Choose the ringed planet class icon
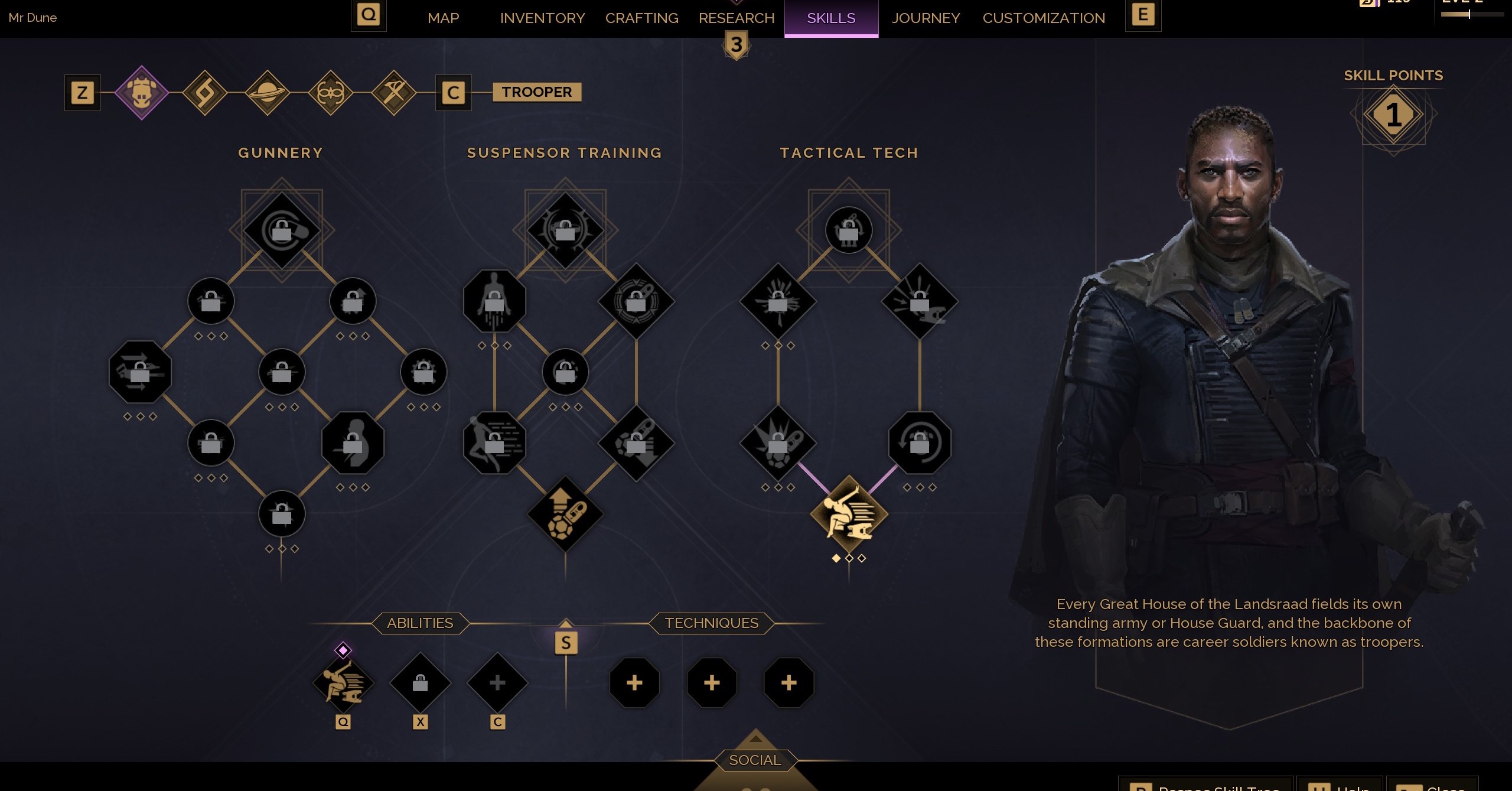Viewport: 1512px width, 791px height. tap(268, 93)
